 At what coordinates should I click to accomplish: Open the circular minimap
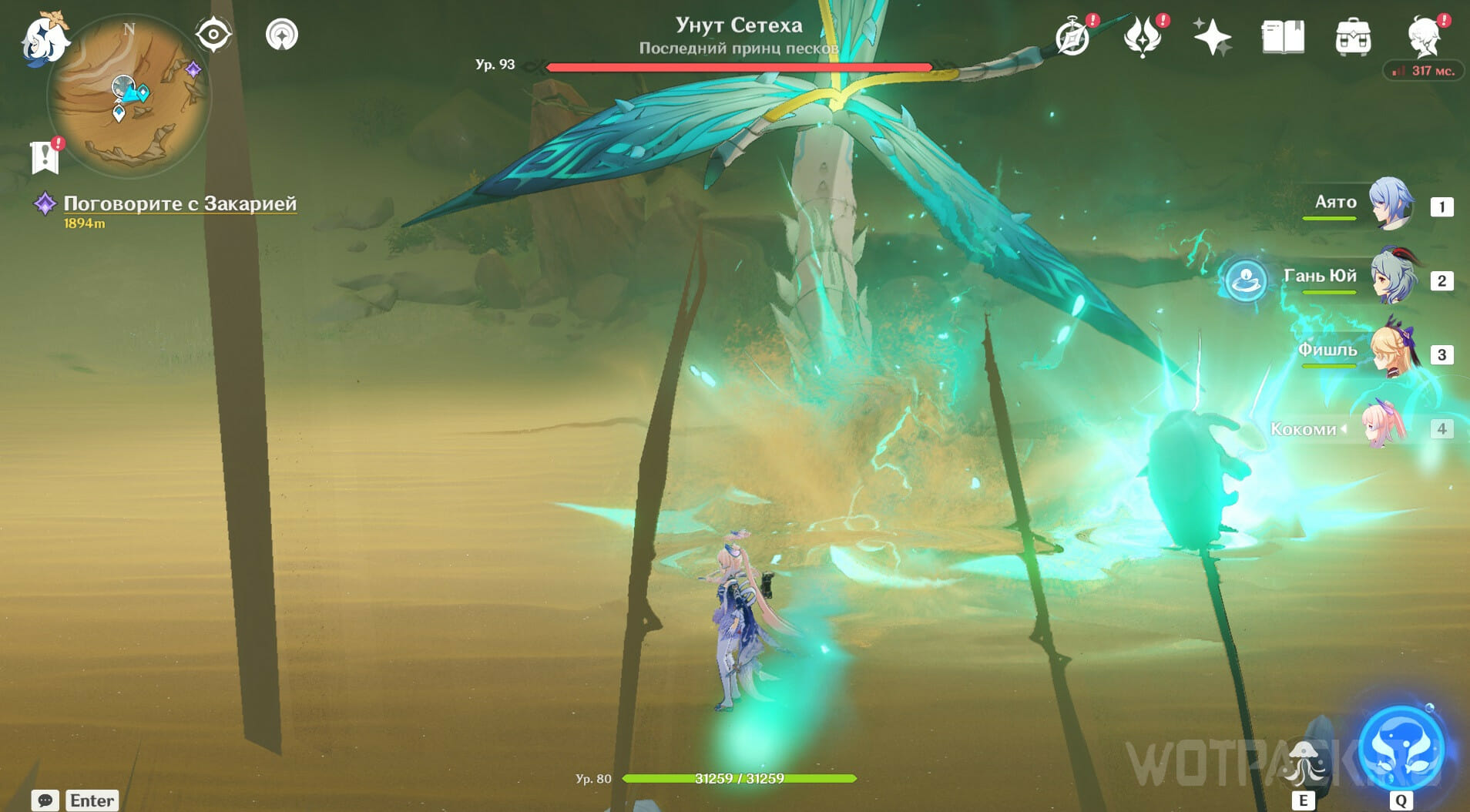pos(129,96)
